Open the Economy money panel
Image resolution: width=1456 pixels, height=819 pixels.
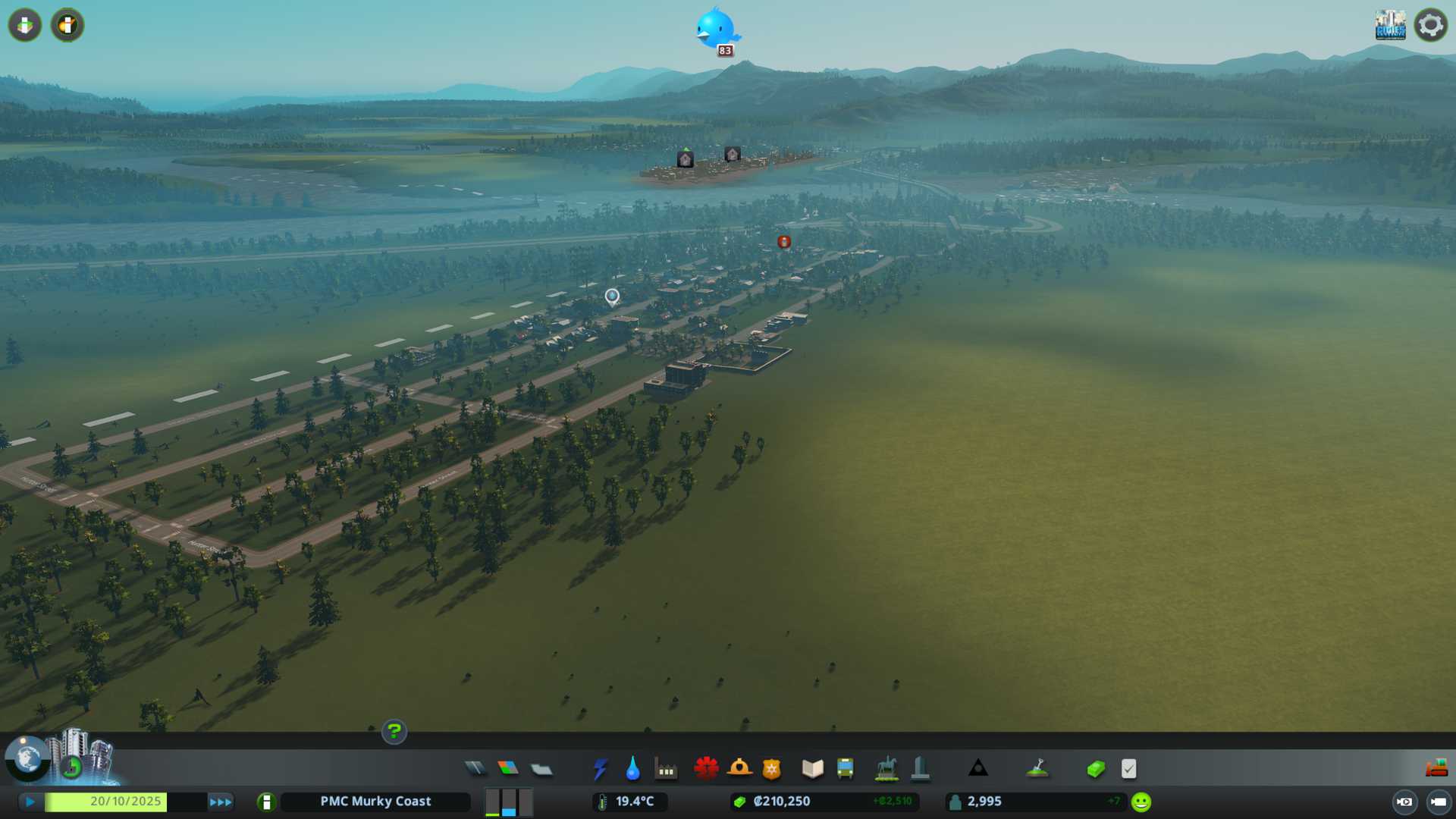pyautogui.click(x=1095, y=769)
